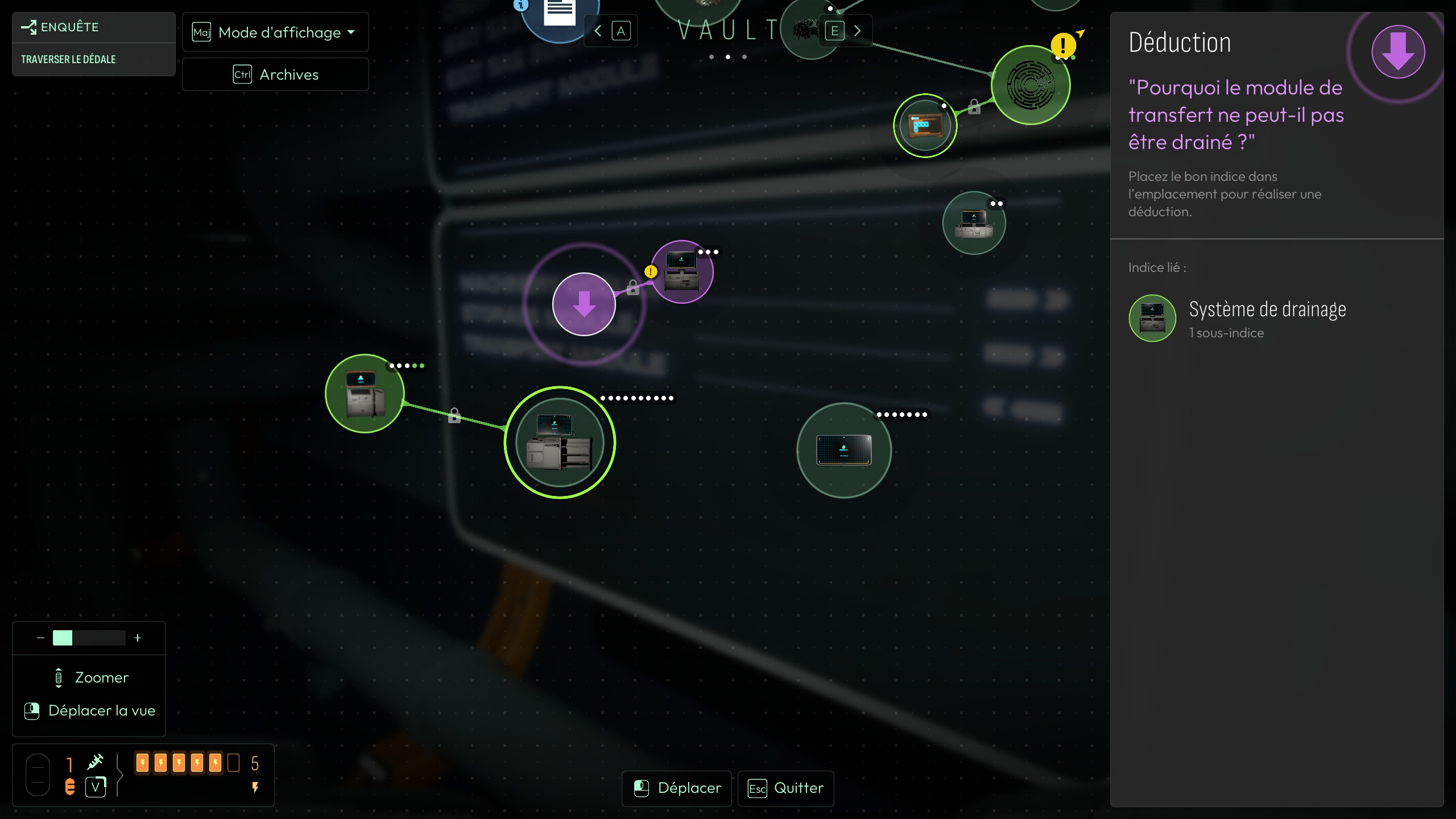This screenshot has height=819, width=1456.
Task: Select the dark screen monitor clue node
Action: coord(844,450)
